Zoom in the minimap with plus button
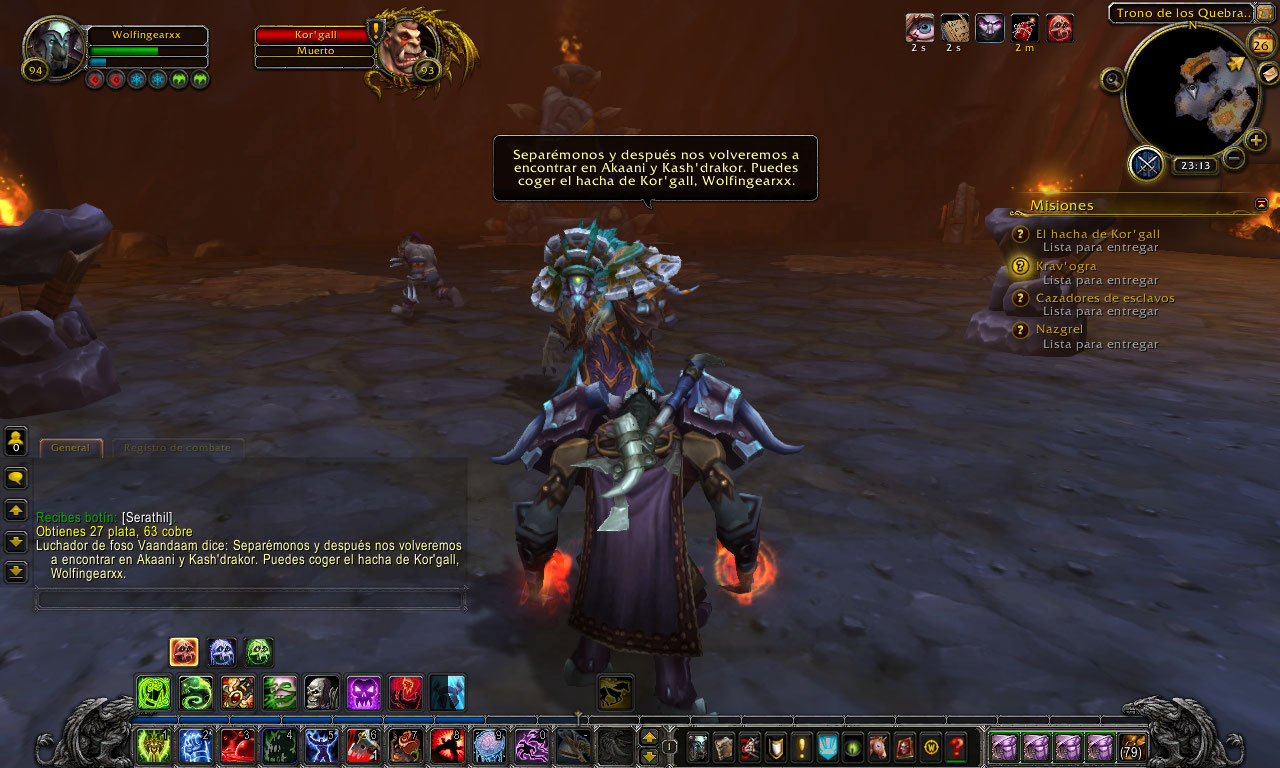 1256,140
